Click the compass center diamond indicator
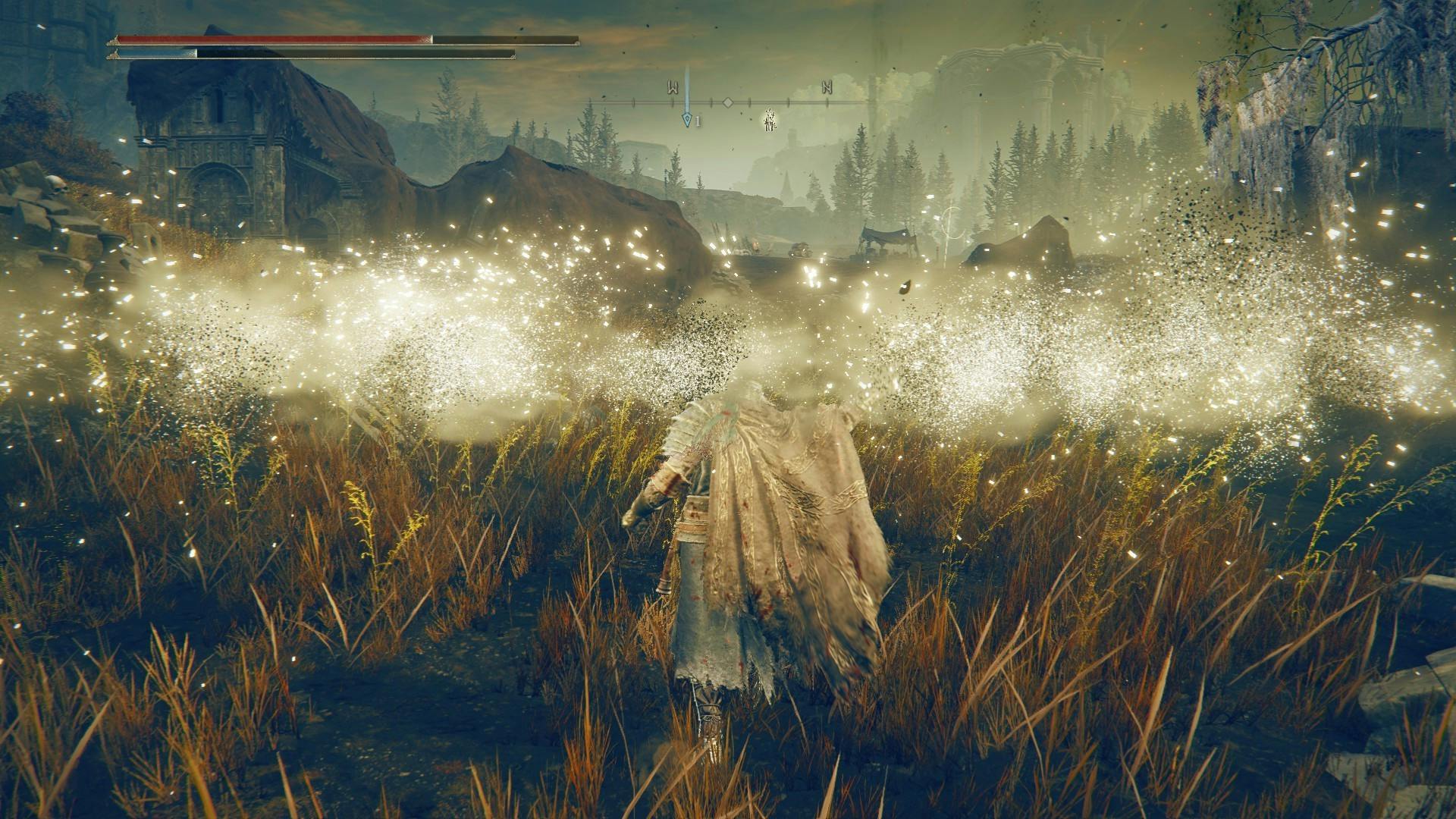1456x819 pixels. point(727,102)
